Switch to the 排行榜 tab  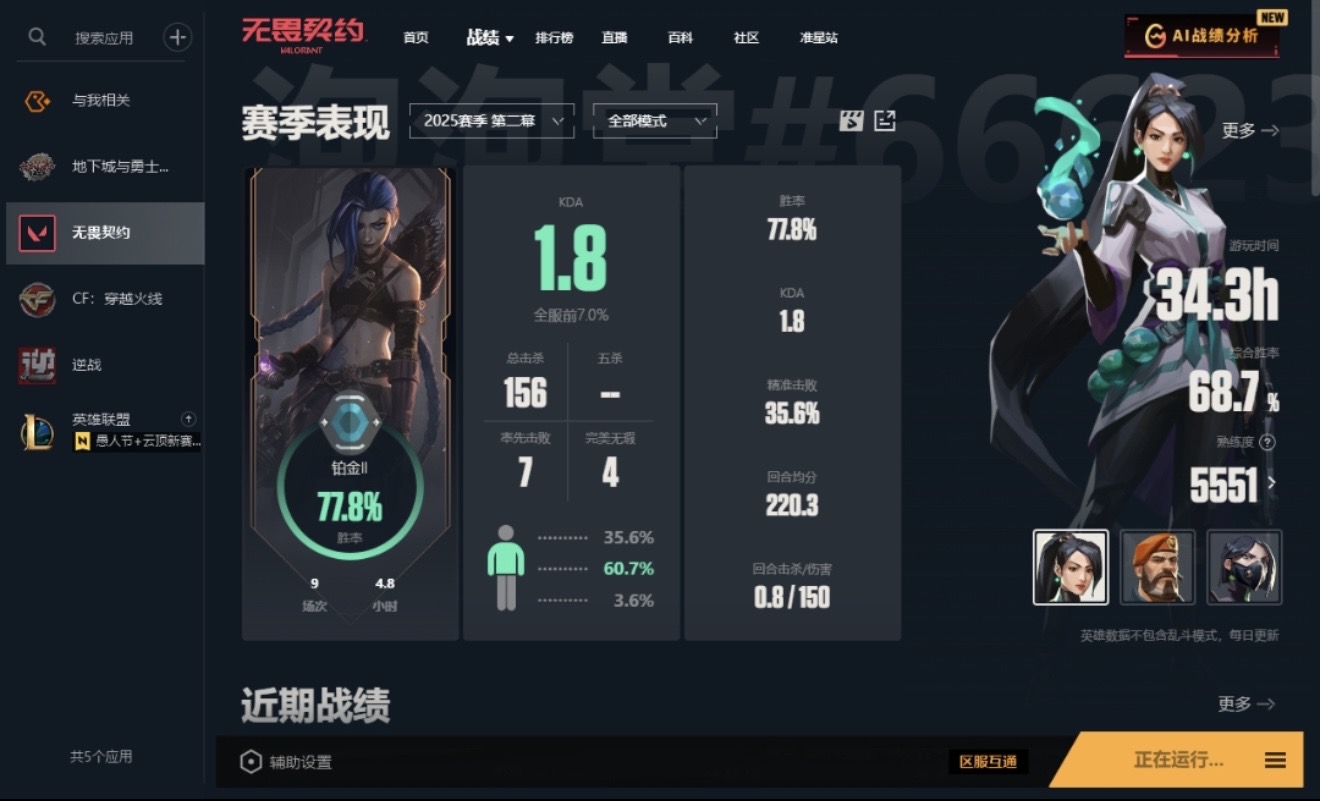click(555, 37)
